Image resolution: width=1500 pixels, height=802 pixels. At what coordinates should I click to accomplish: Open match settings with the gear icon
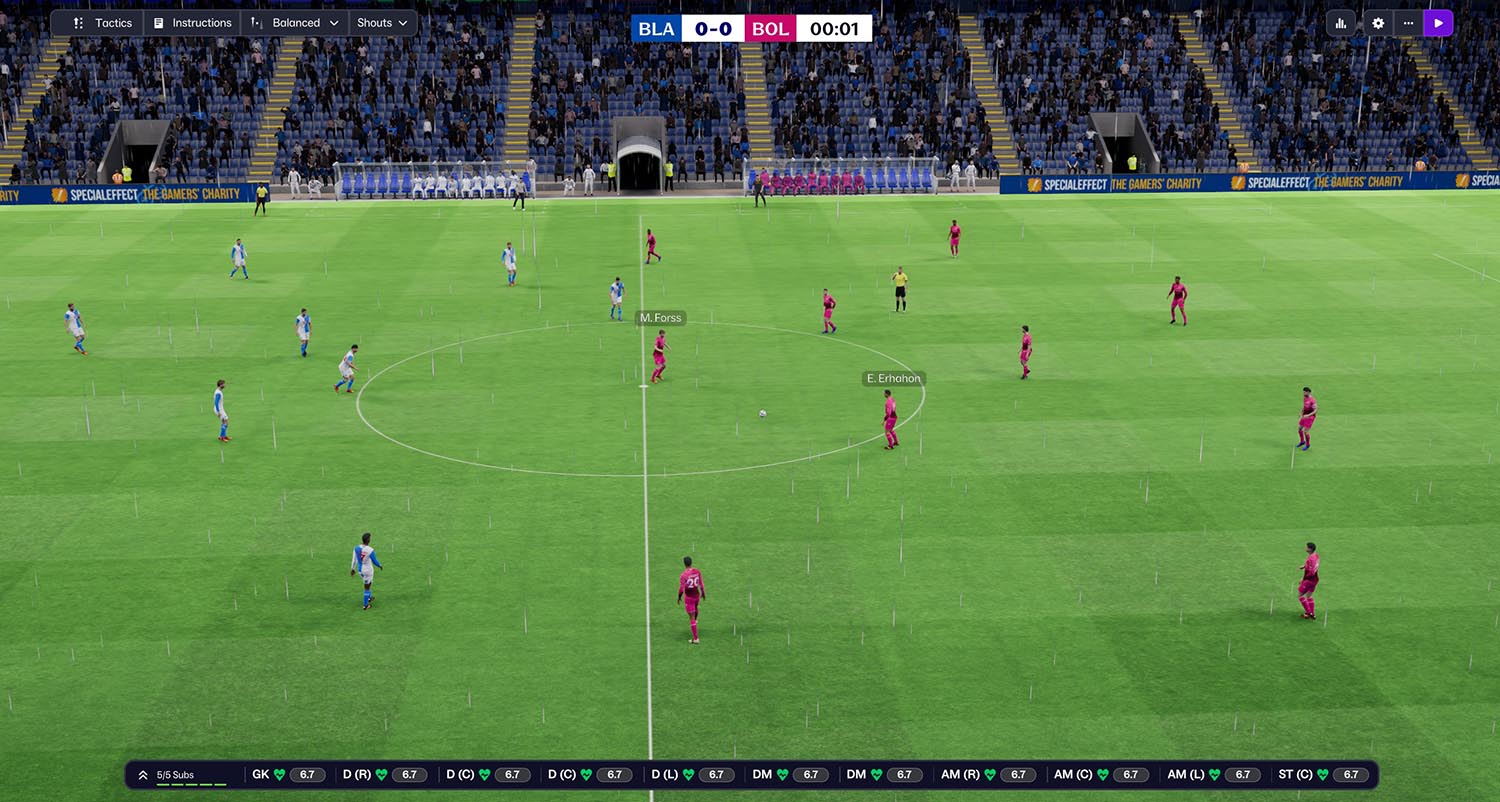1378,23
